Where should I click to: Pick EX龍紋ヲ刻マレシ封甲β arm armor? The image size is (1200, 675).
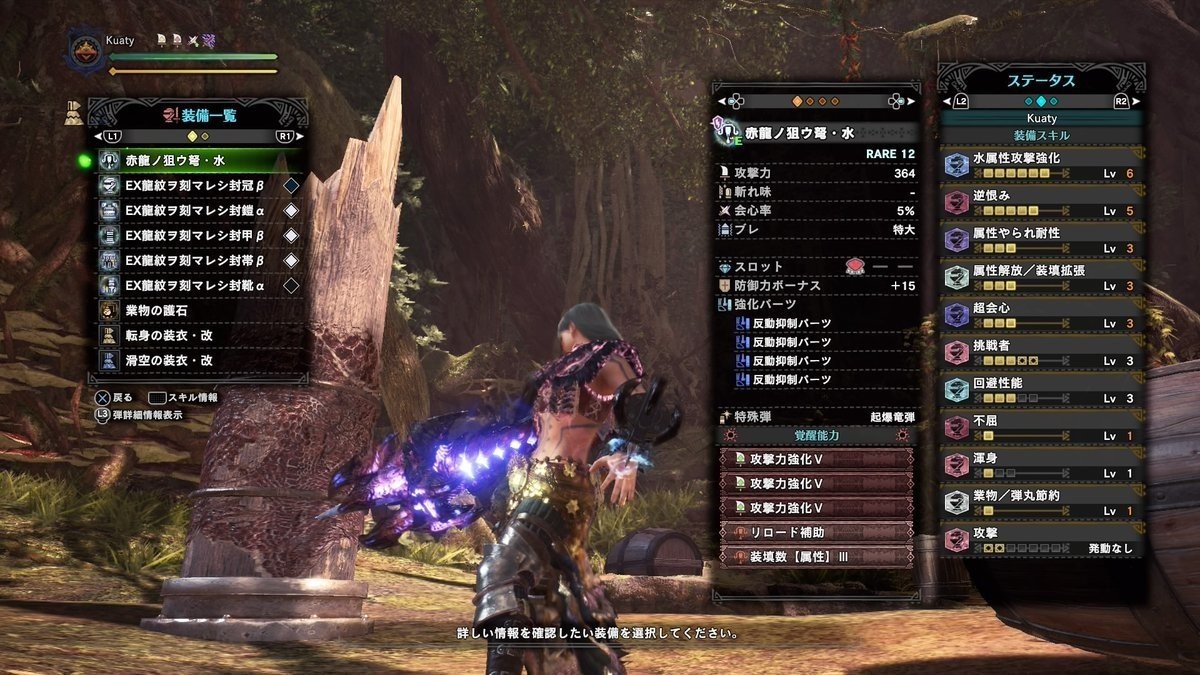tap(200, 236)
